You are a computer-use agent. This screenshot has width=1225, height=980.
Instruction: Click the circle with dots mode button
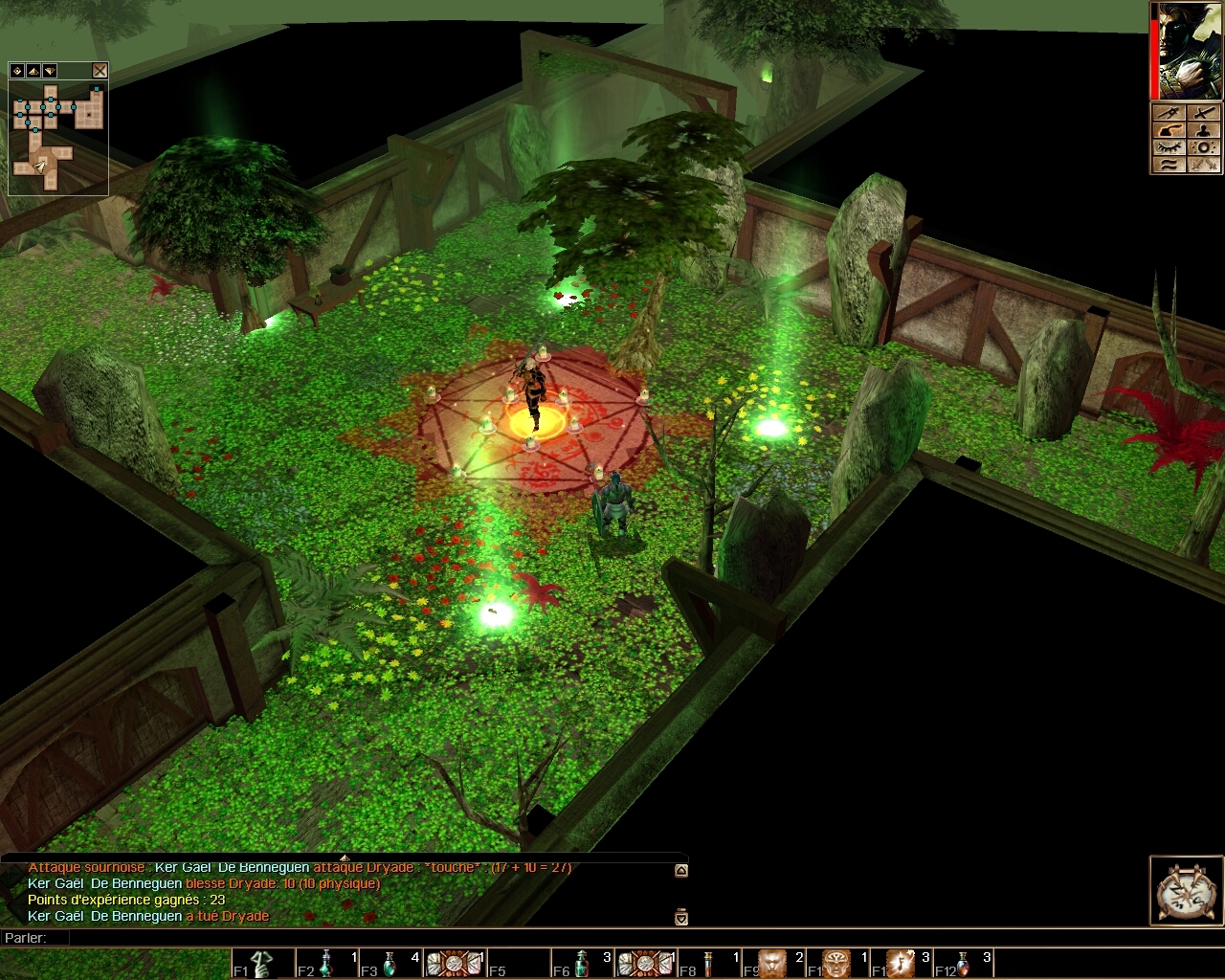1204,147
